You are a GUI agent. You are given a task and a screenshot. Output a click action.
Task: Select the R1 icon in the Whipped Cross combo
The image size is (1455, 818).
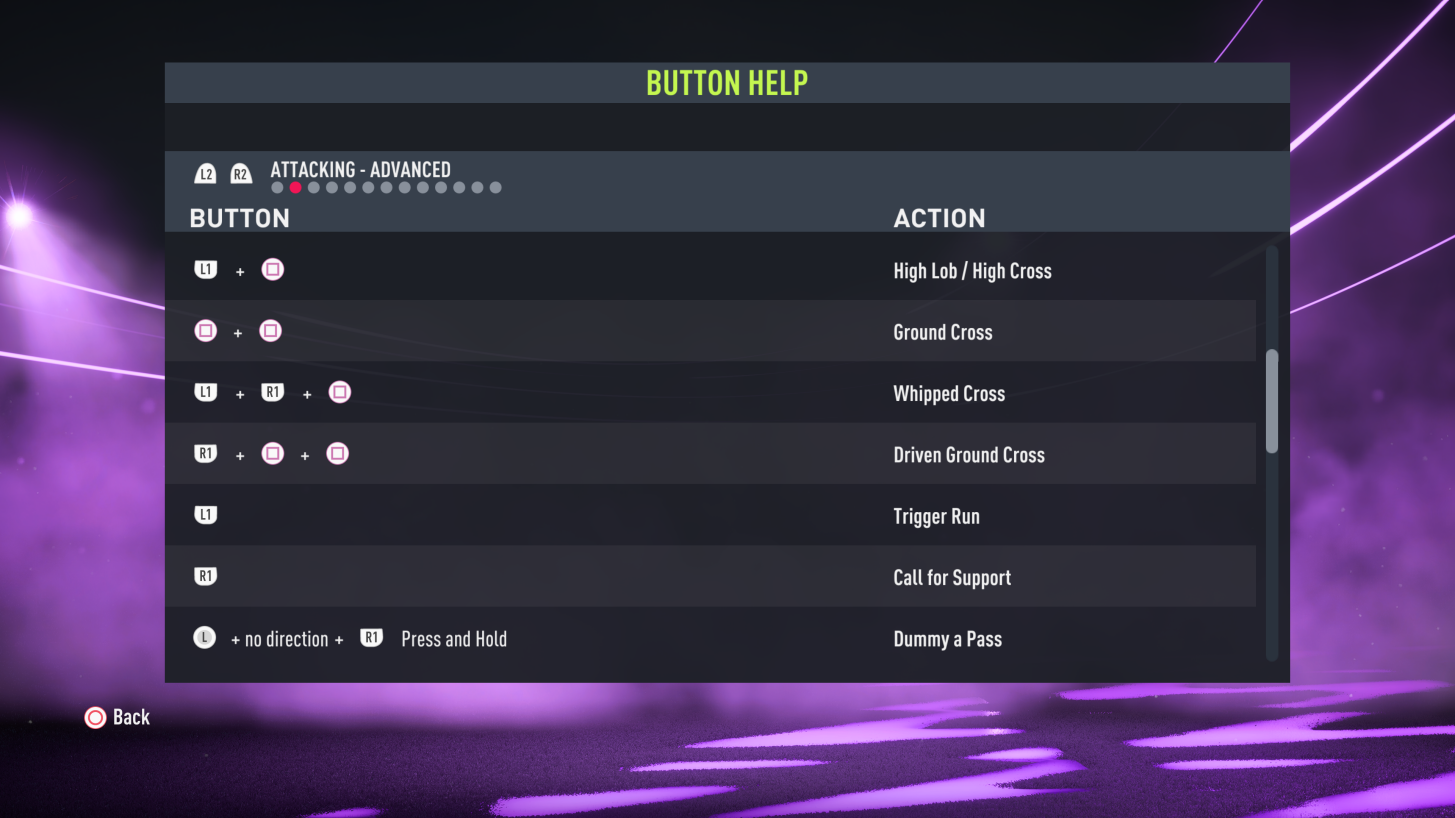click(272, 392)
